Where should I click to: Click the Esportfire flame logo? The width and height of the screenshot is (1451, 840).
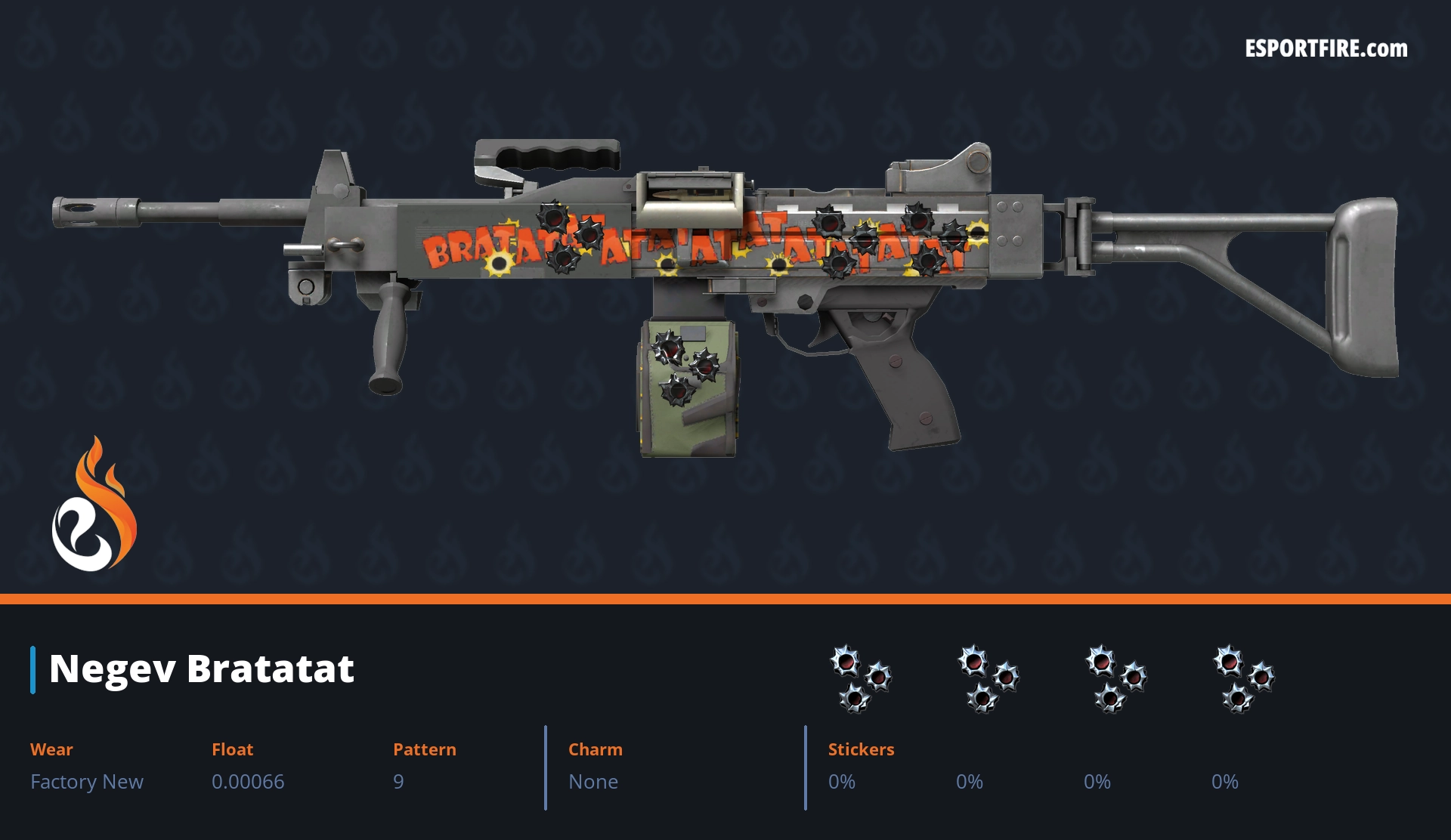94,506
